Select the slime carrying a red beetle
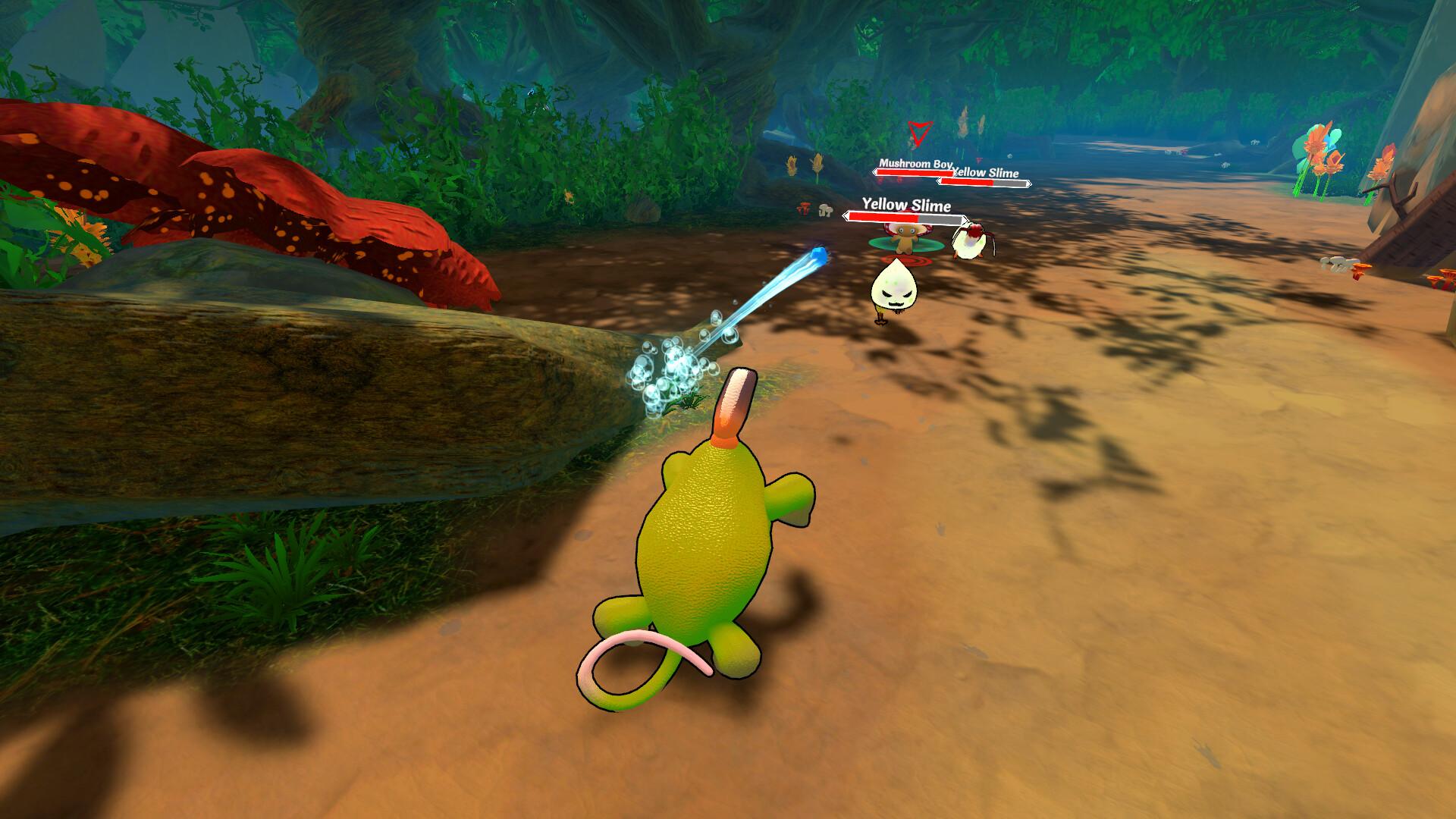Screen dimensions: 1456x819 [971, 240]
